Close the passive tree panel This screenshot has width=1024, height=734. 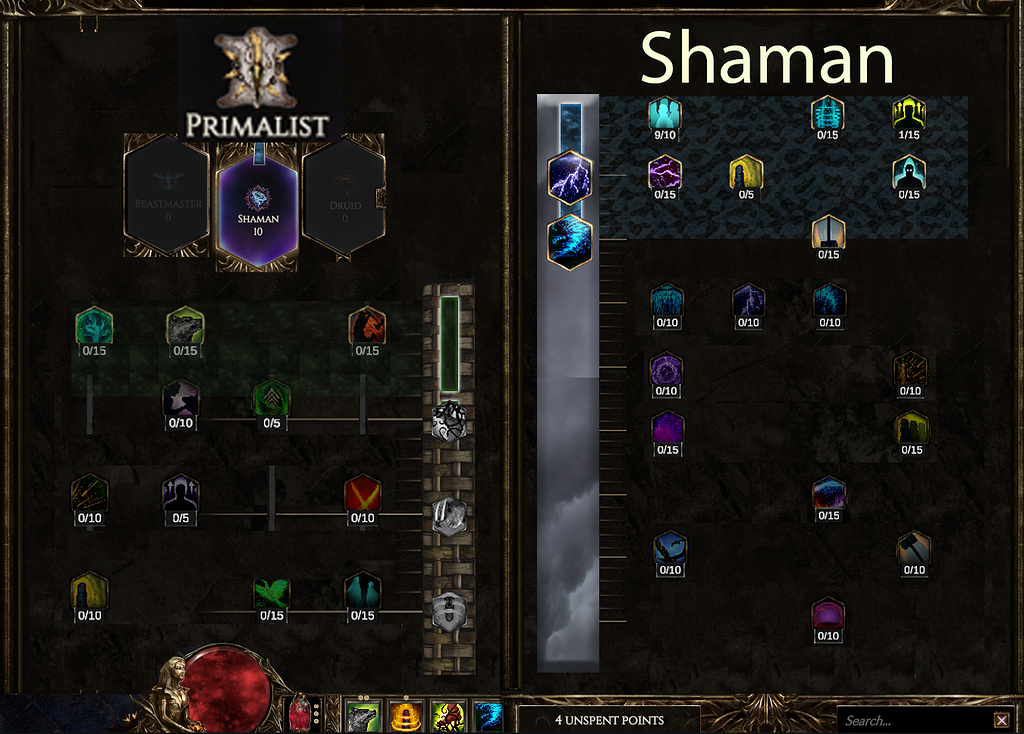[1001, 720]
